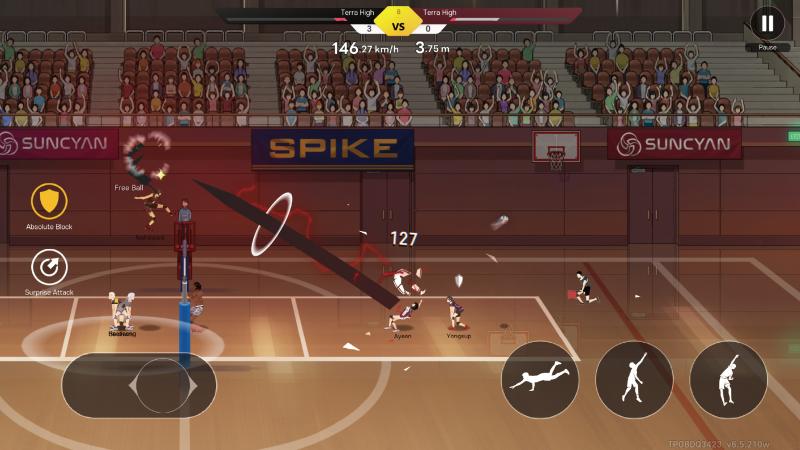
Task: Pause the volleyball match
Action: point(767,23)
